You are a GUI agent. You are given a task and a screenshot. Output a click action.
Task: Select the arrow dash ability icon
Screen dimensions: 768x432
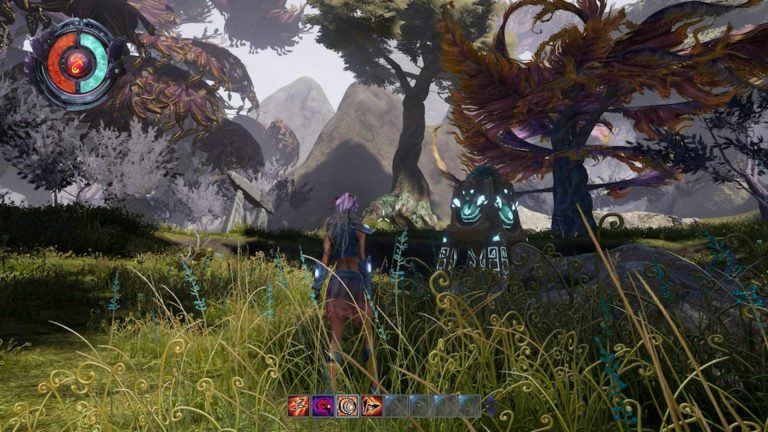coord(372,405)
